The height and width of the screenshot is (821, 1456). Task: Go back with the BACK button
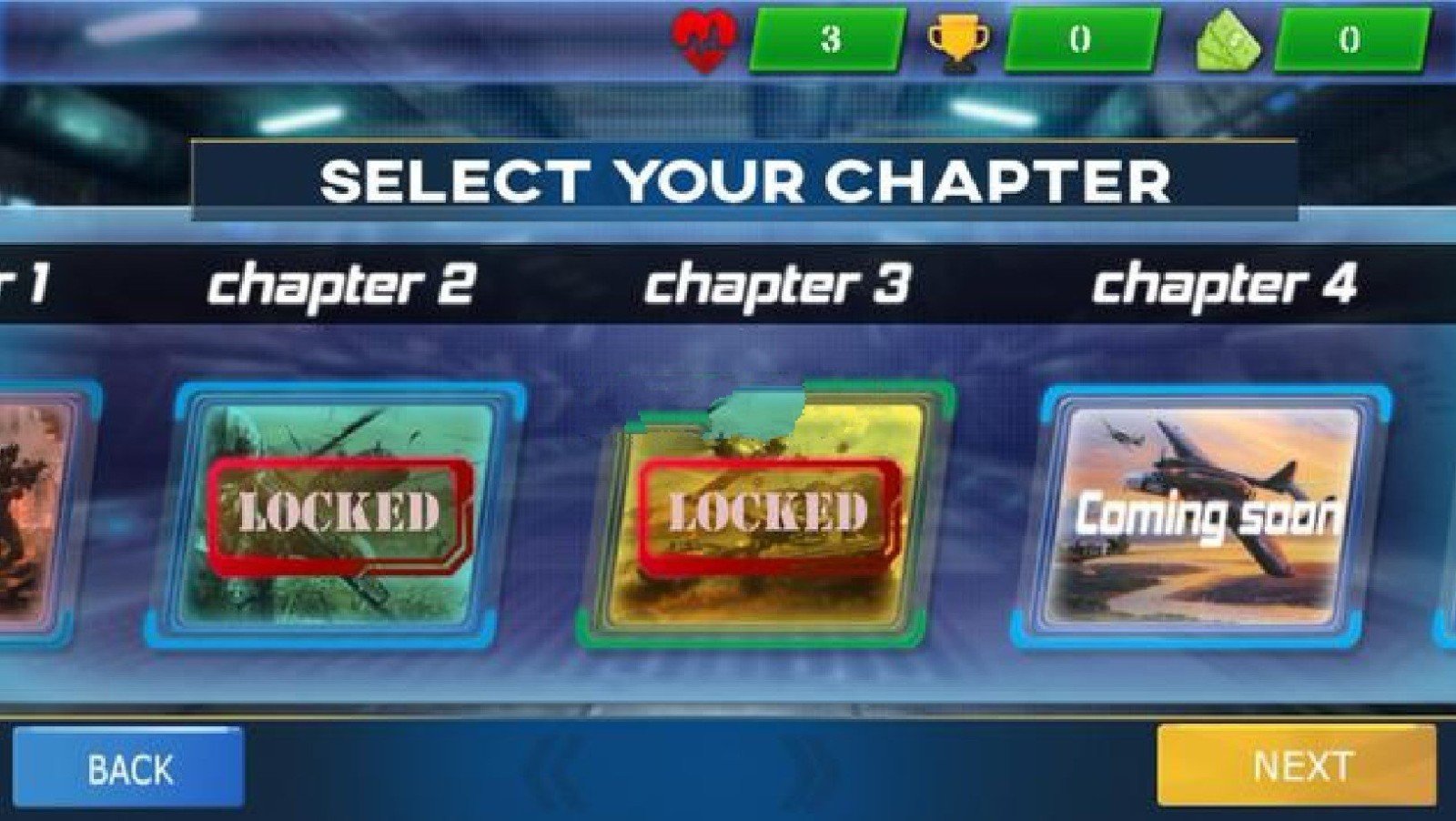tap(128, 768)
